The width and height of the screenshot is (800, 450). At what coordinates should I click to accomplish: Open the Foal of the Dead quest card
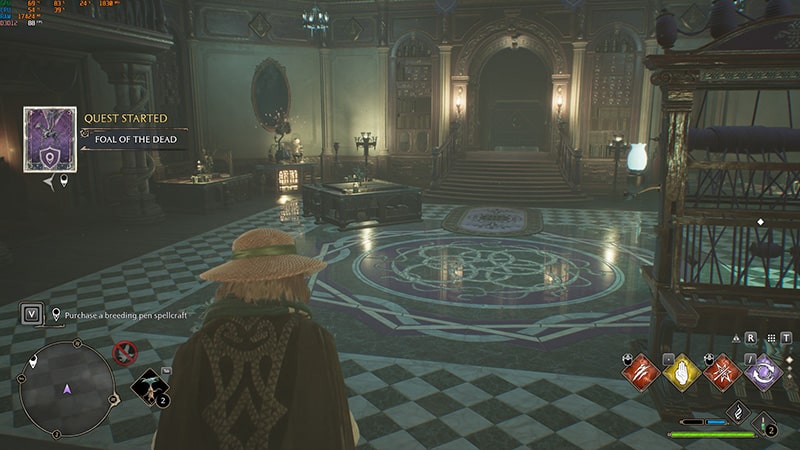[50, 139]
